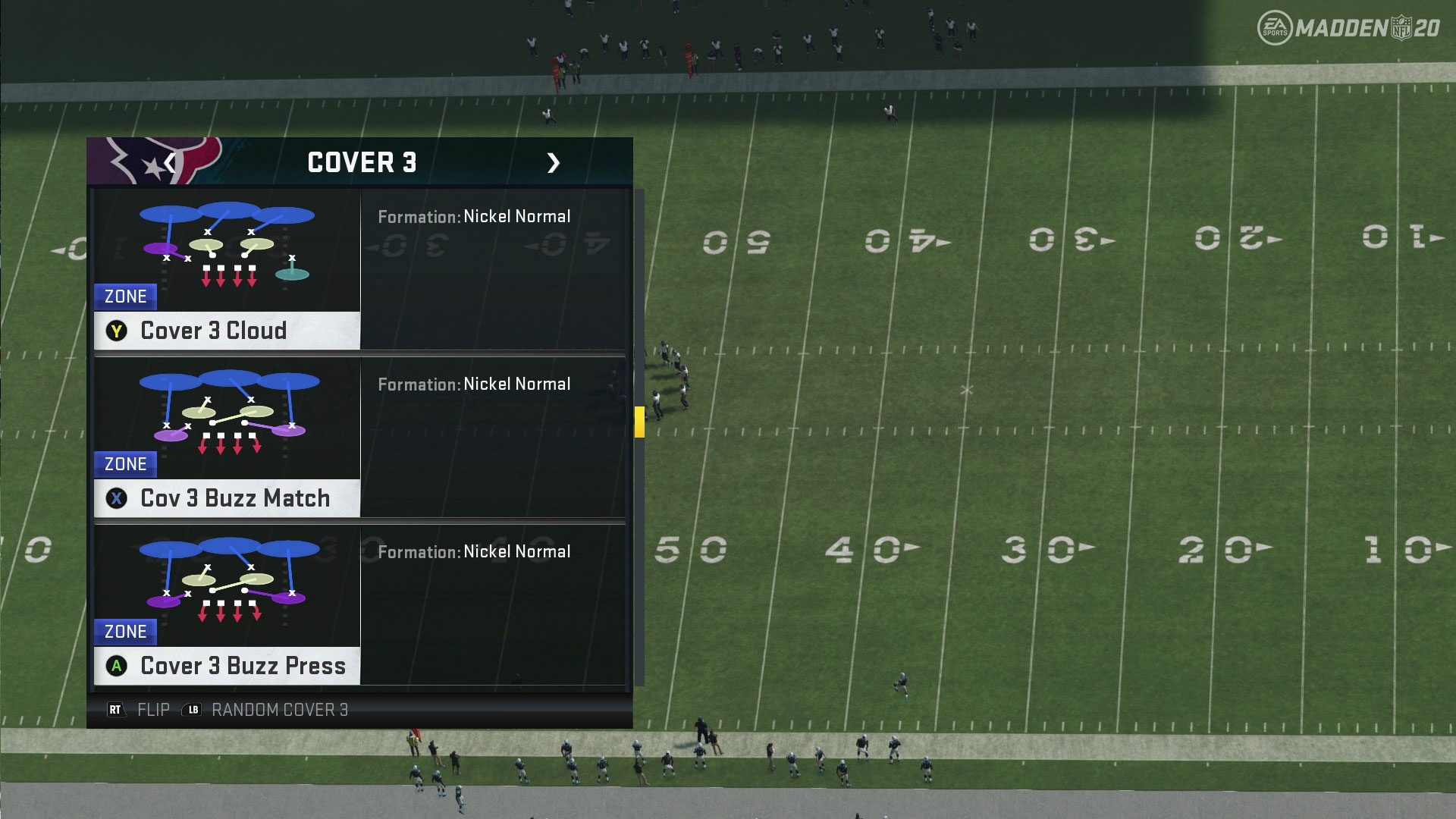This screenshot has height=819, width=1456.
Task: Click the A button icon beside Cover 3 Buzz Press
Action: pyautogui.click(x=117, y=666)
